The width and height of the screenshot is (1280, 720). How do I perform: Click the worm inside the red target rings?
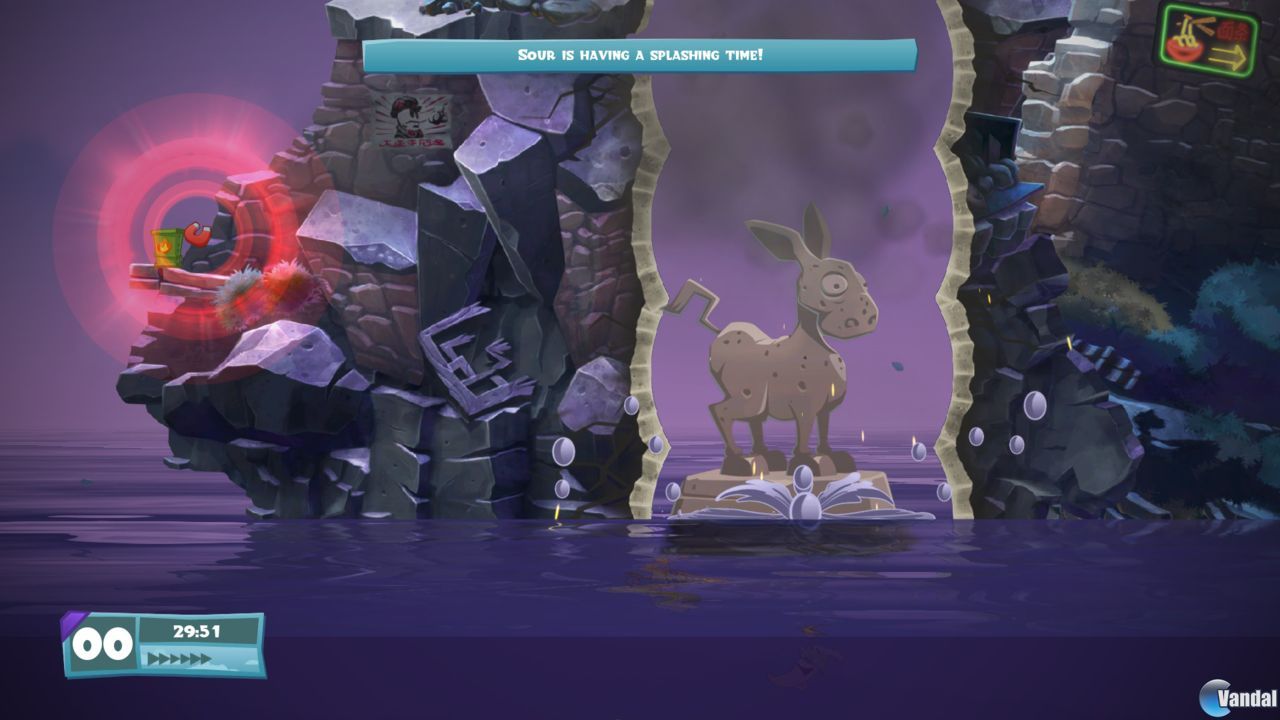(x=196, y=235)
